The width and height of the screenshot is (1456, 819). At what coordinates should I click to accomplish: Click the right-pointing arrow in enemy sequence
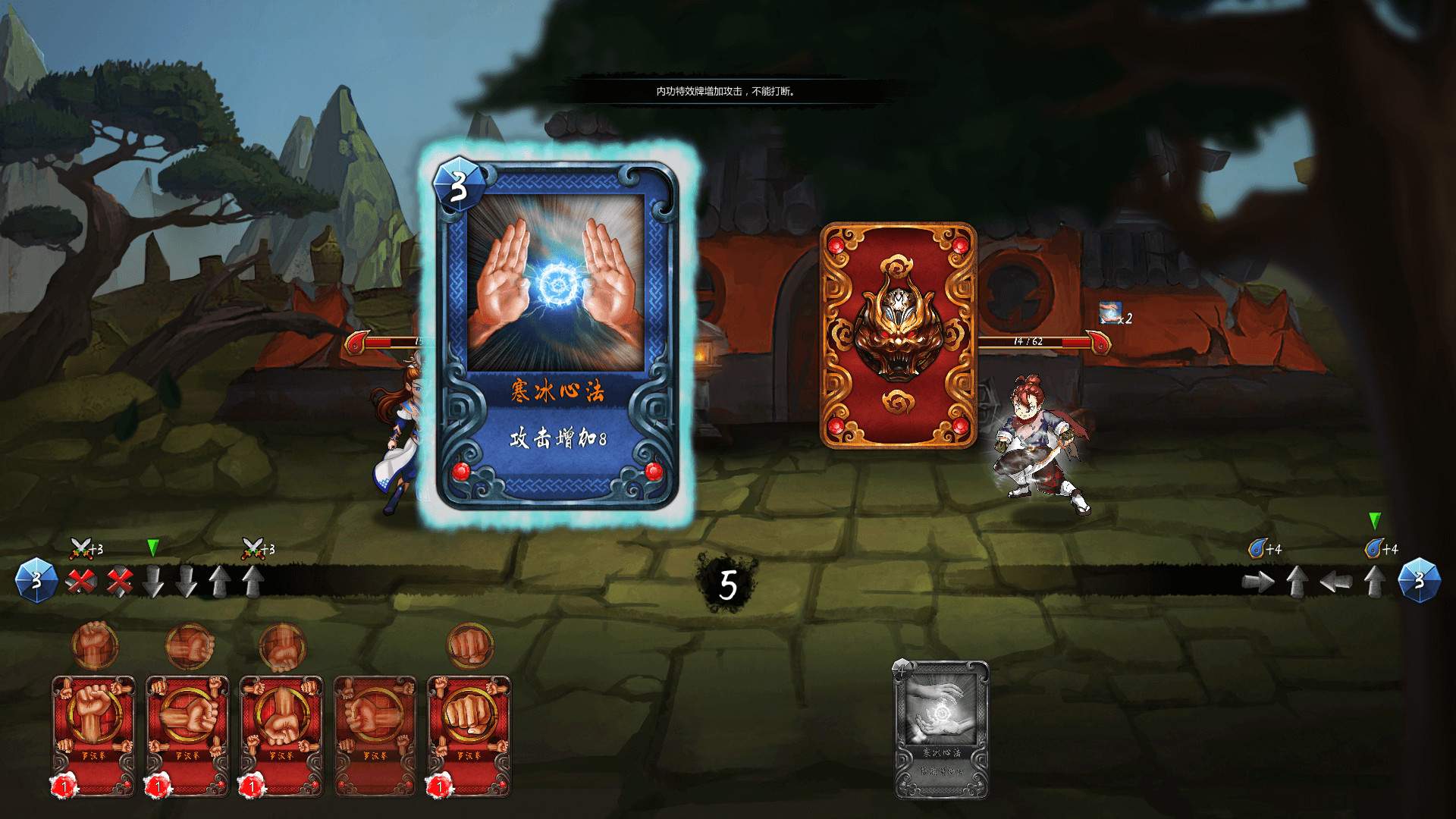coord(1259,582)
